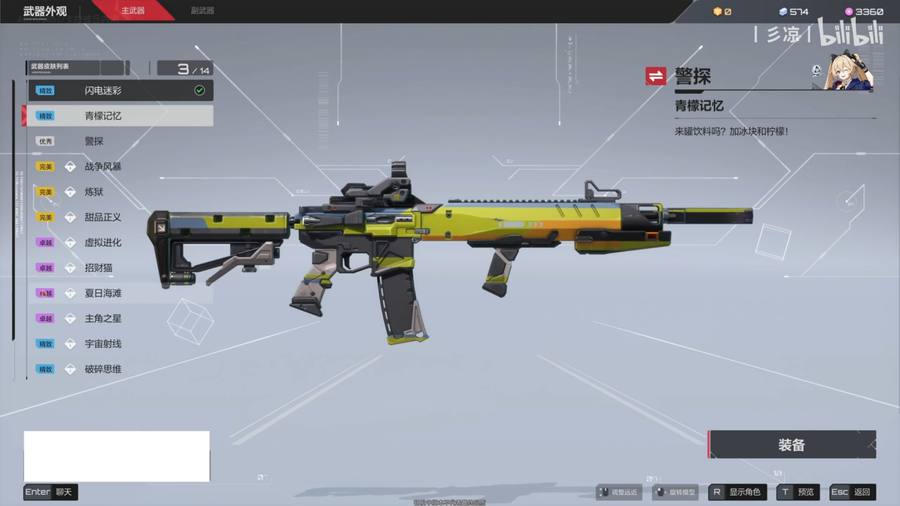This screenshot has height=506, width=900.
Task: Choose the 夏日海滩 skin
Action: (120, 293)
